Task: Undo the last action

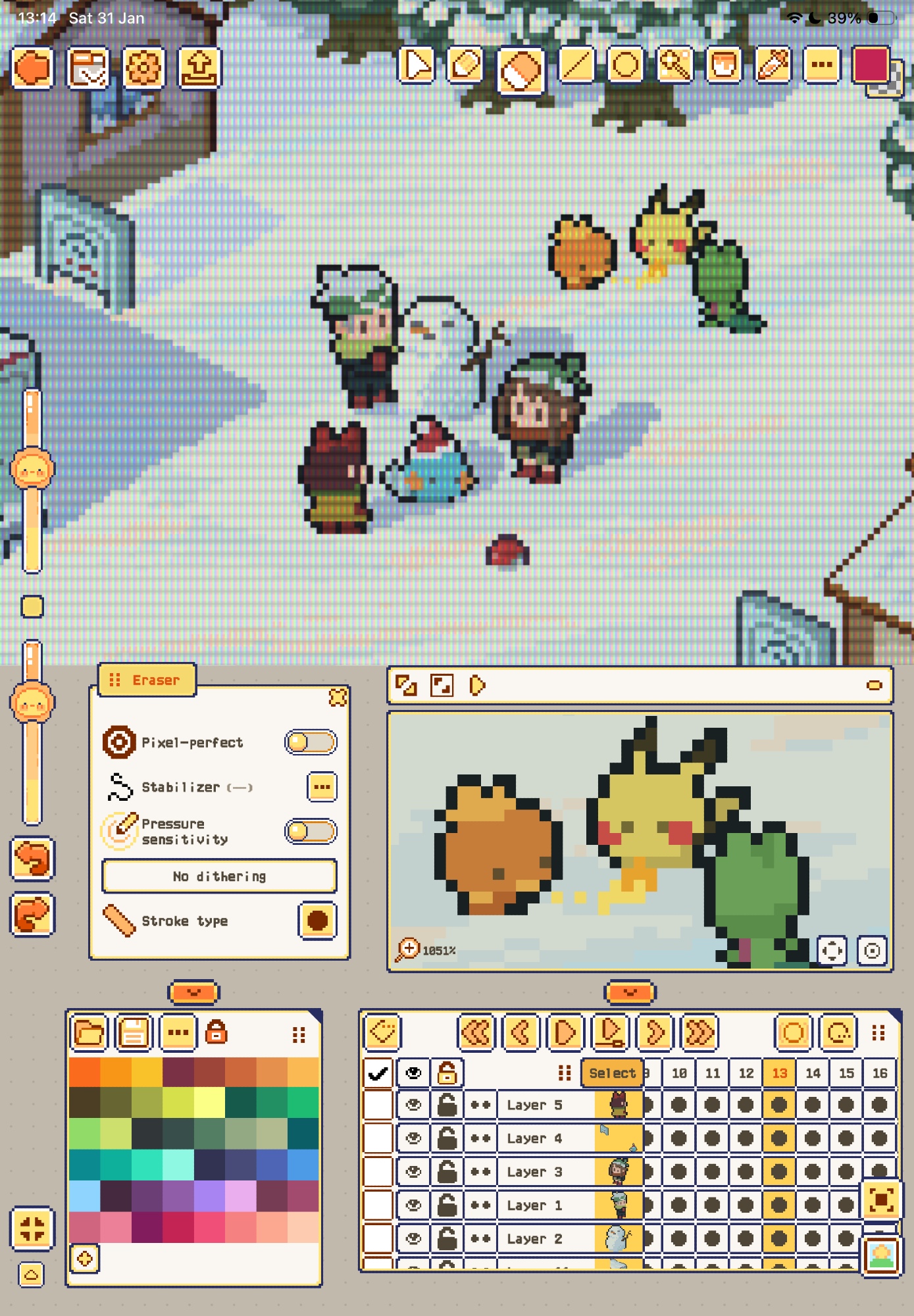Action: tap(32, 858)
